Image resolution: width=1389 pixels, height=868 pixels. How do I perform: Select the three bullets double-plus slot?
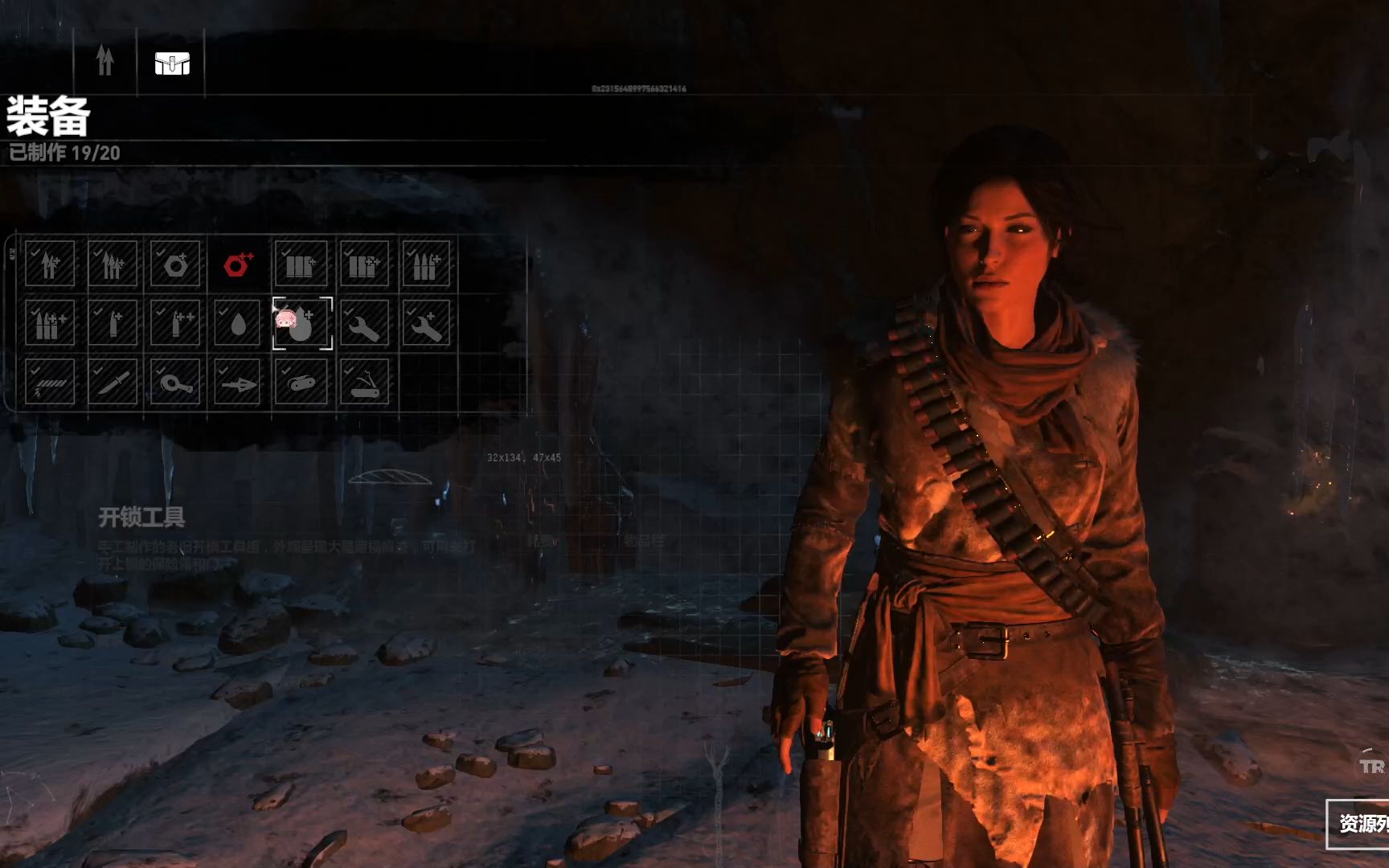click(50, 323)
